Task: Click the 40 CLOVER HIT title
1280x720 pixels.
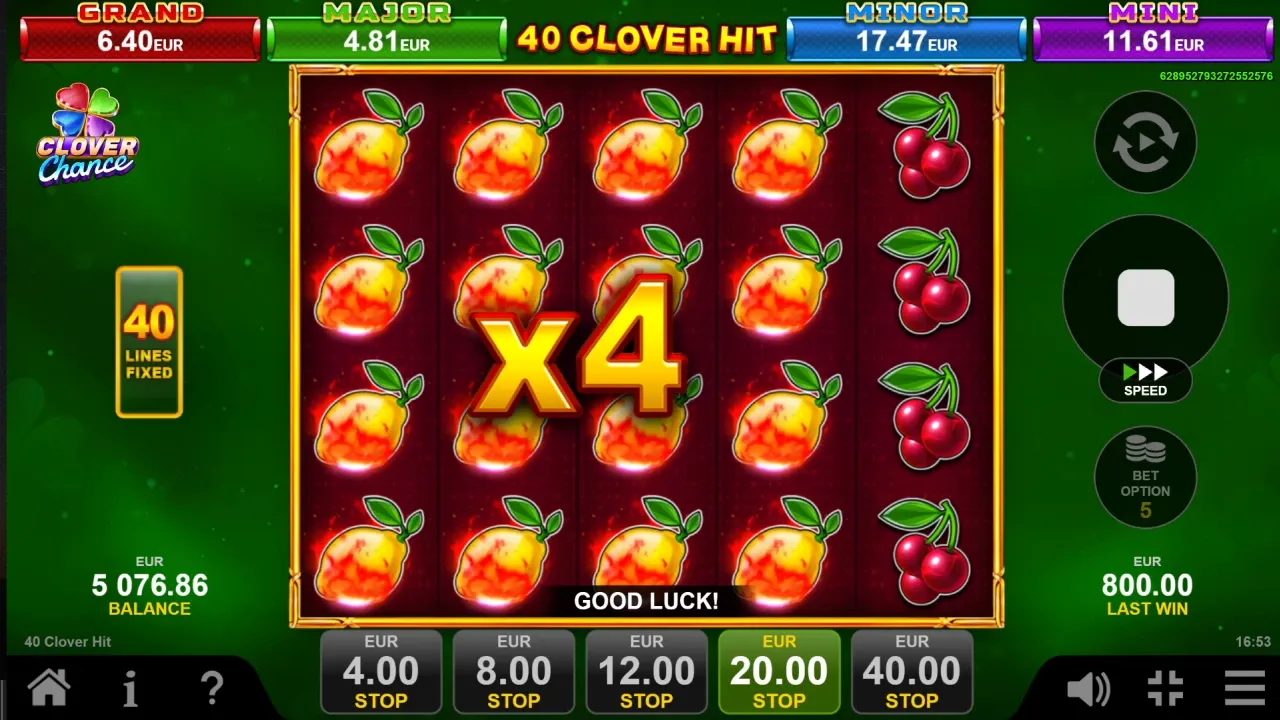Action: [646, 40]
